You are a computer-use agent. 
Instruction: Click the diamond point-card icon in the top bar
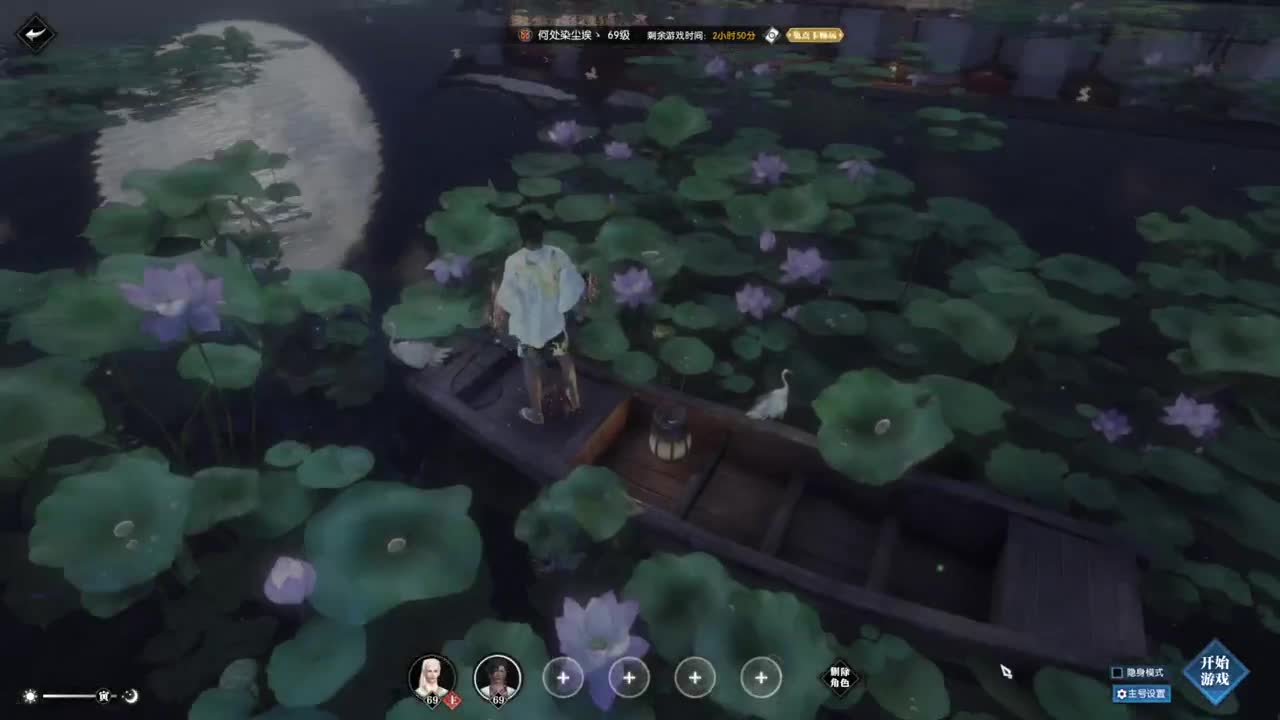(x=770, y=36)
